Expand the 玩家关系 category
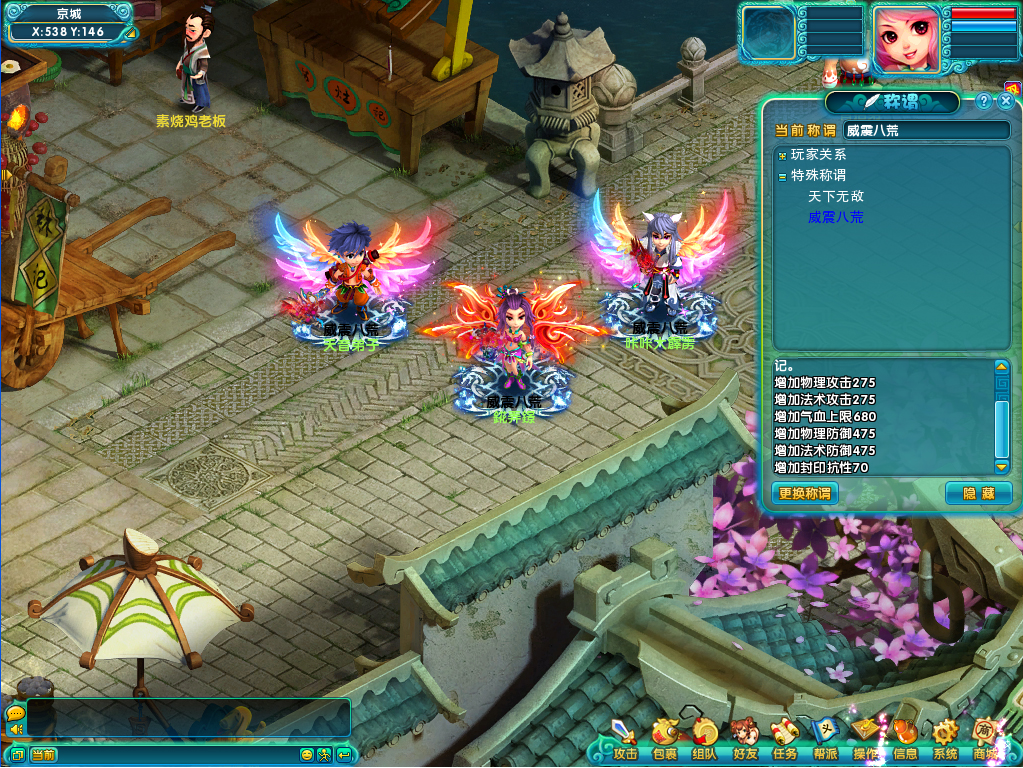This screenshot has height=768, width=1023. coord(782,155)
